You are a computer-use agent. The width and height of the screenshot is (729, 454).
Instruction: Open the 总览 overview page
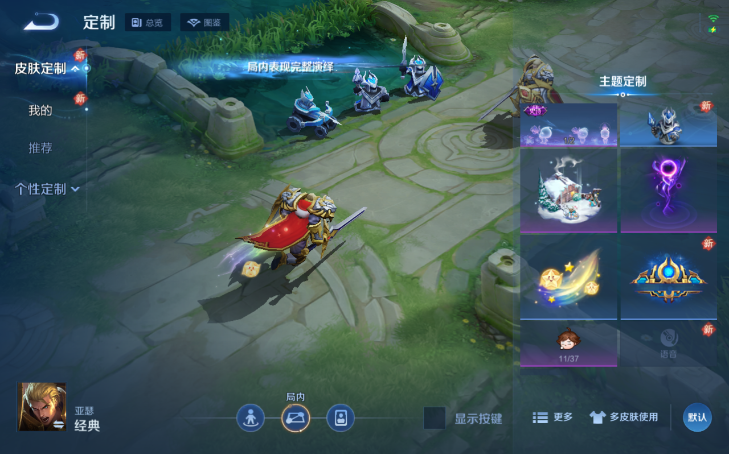coord(149,22)
